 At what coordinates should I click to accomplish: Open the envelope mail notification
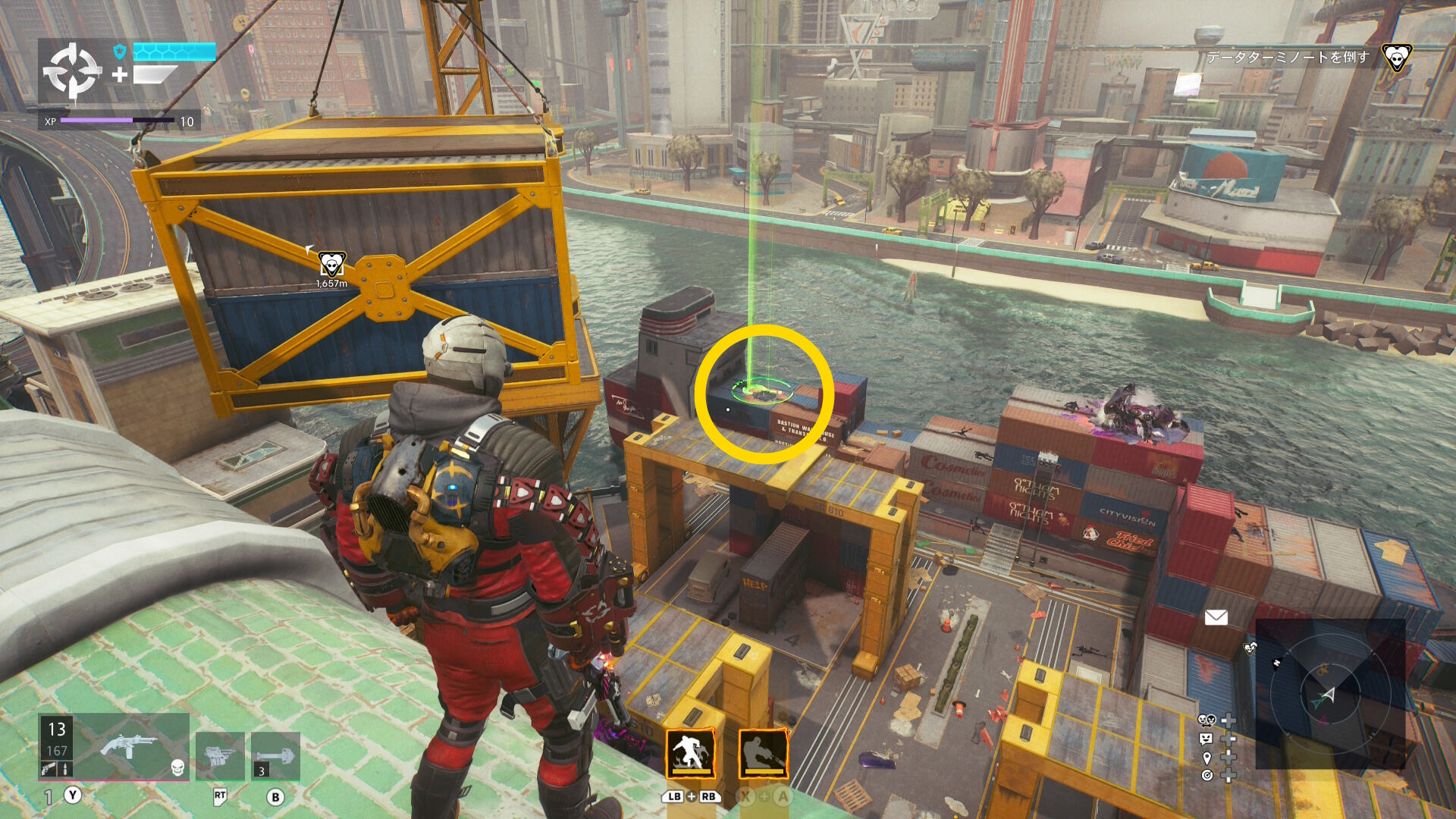(x=1216, y=617)
